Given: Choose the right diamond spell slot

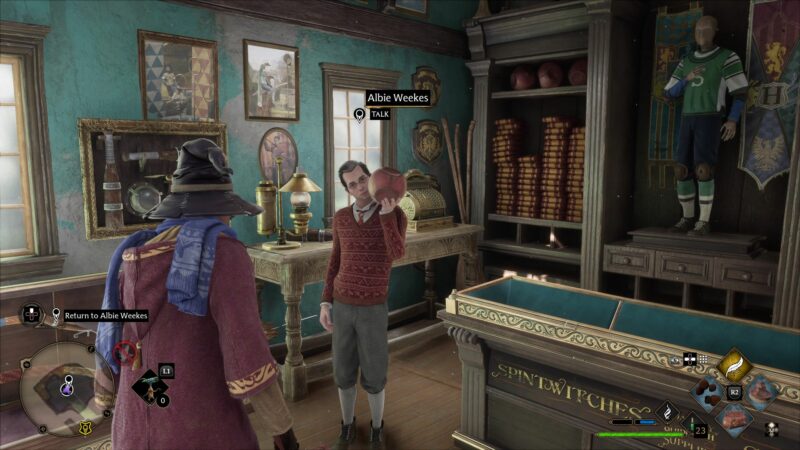Looking at the screenshot, I should click(x=761, y=392).
